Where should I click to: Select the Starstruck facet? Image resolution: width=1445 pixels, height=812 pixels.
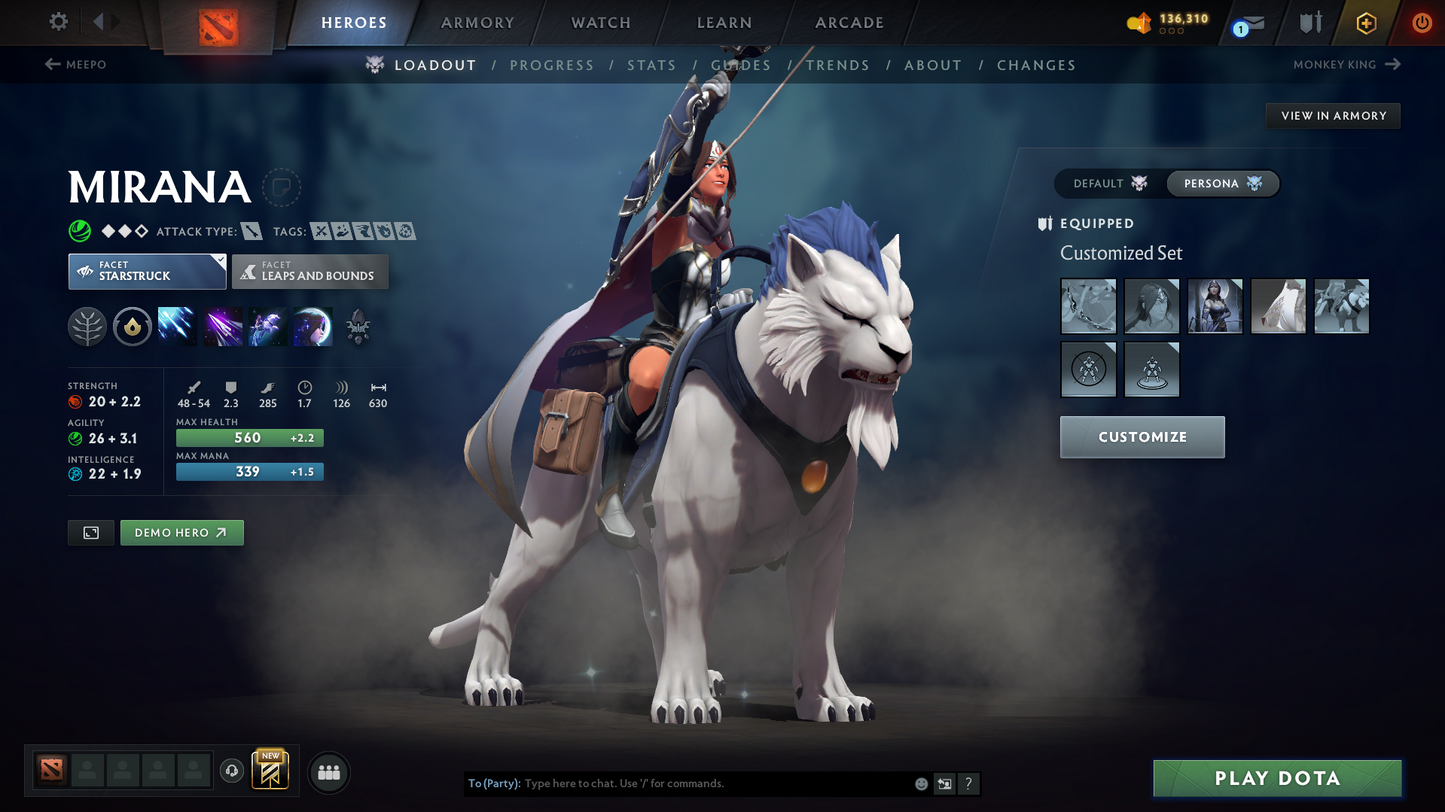pyautogui.click(x=146, y=271)
